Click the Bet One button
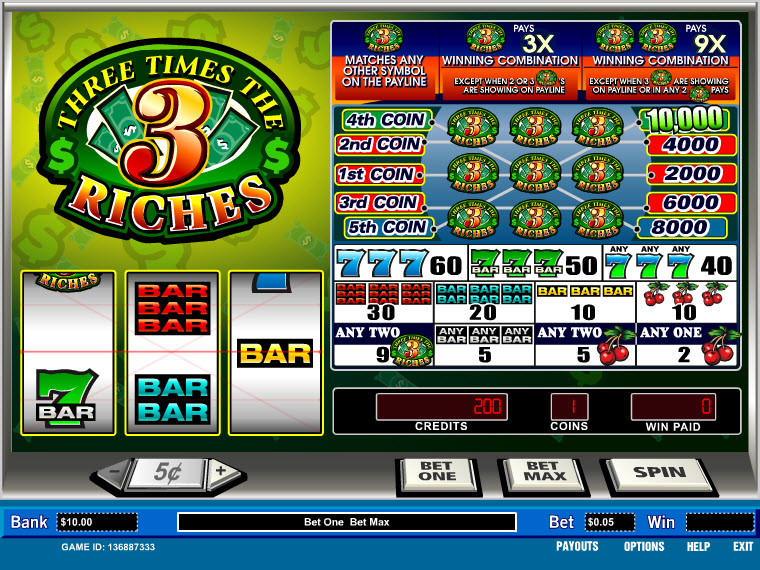This screenshot has height=570, width=760. tap(436, 473)
